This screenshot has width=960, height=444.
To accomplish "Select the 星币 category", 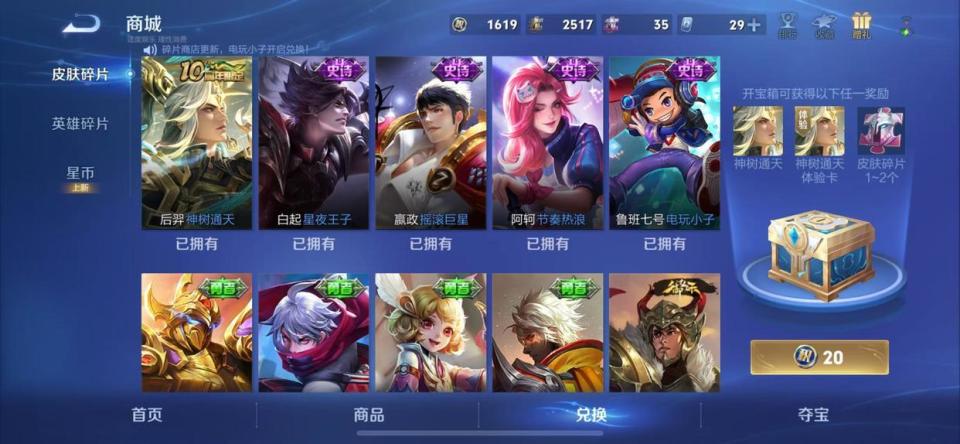I will (x=80, y=174).
